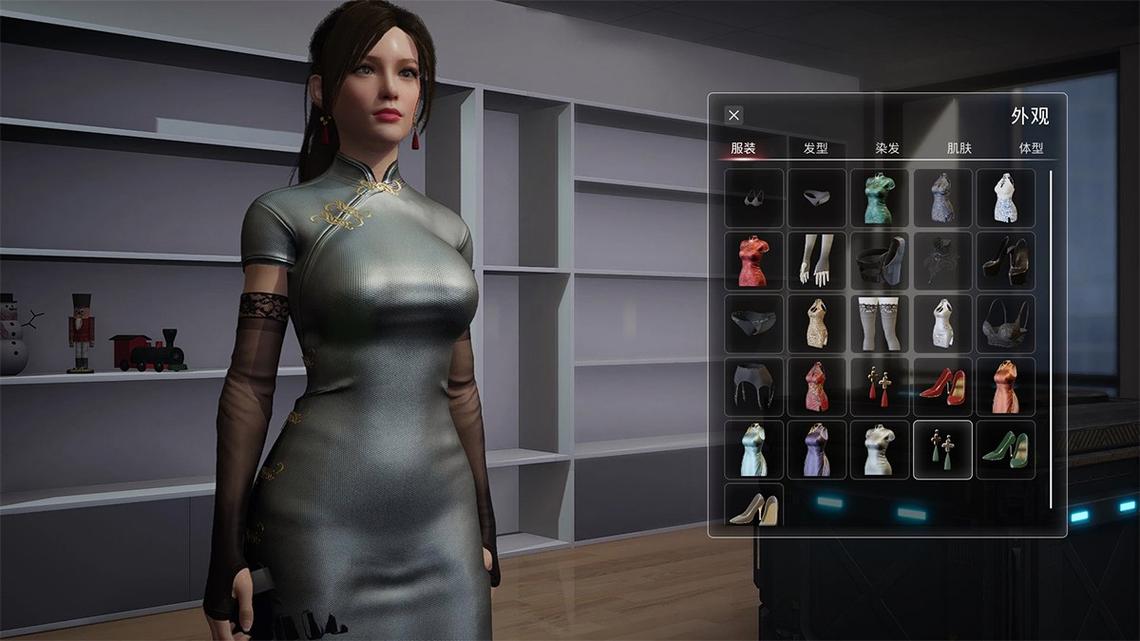Screen dimensions: 1140x641
Task: Switch to the 服装 clothing tab
Action: coord(743,148)
